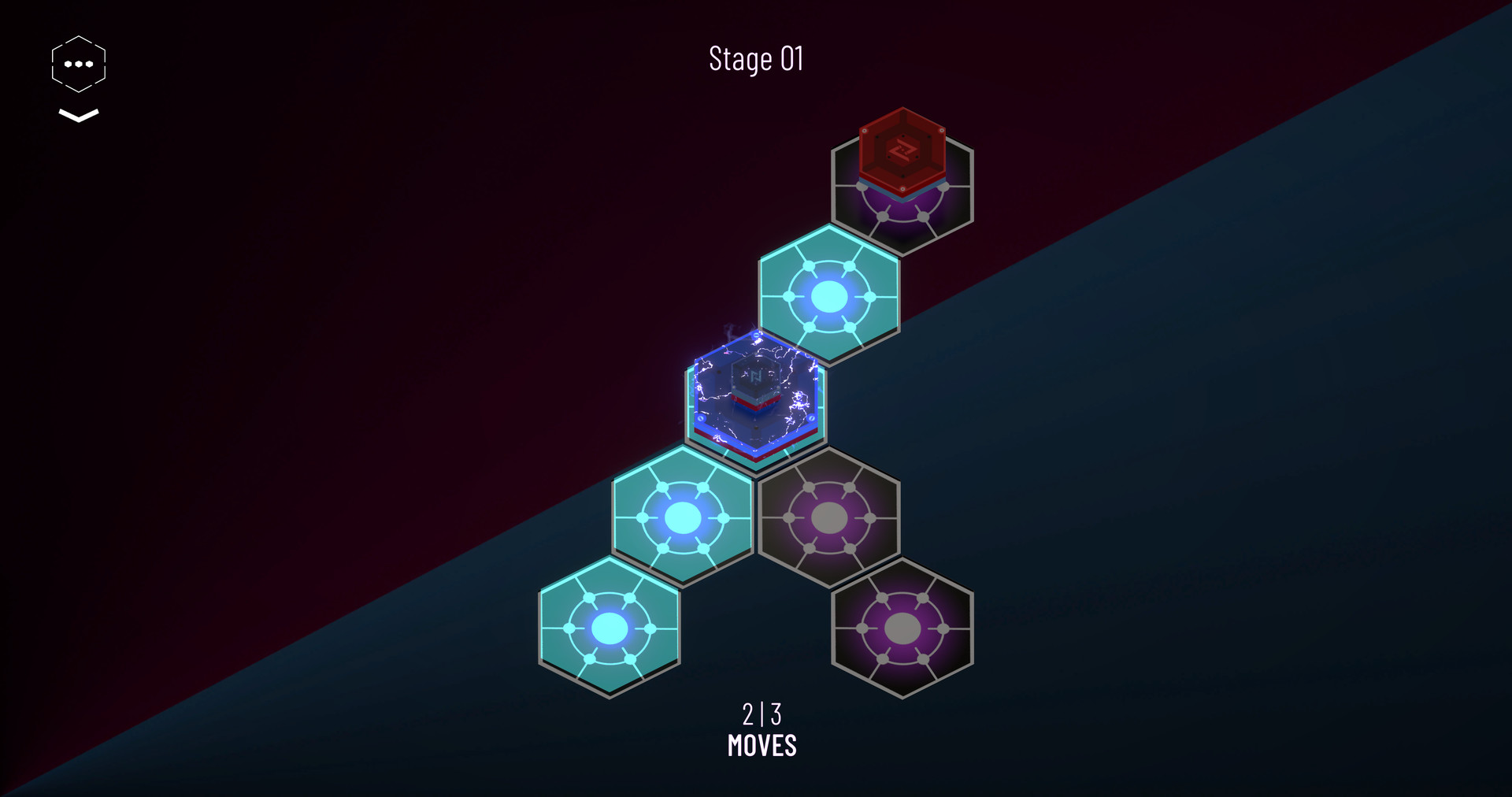Toggle the glowing orb of the bottom-left tile
Image resolution: width=1512 pixels, height=797 pixels.
[x=610, y=628]
